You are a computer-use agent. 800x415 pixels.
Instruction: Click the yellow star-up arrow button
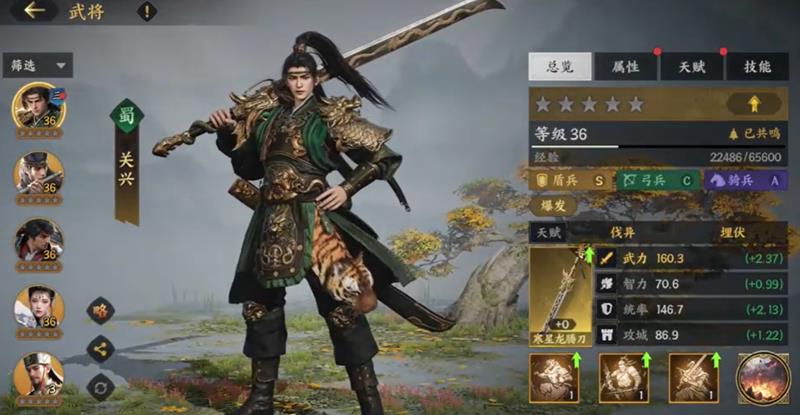pos(754,103)
